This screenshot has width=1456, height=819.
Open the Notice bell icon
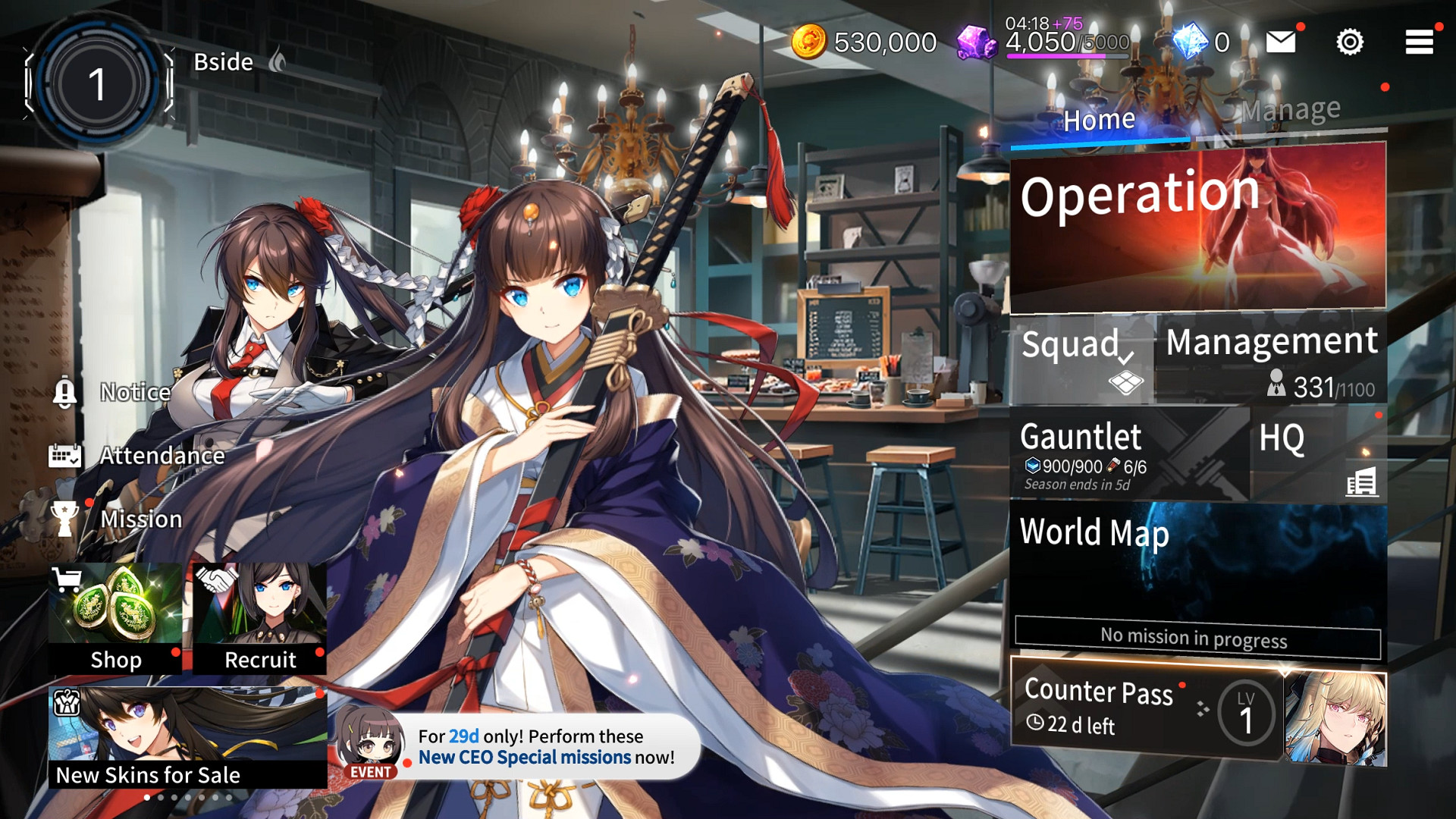pos(67,392)
